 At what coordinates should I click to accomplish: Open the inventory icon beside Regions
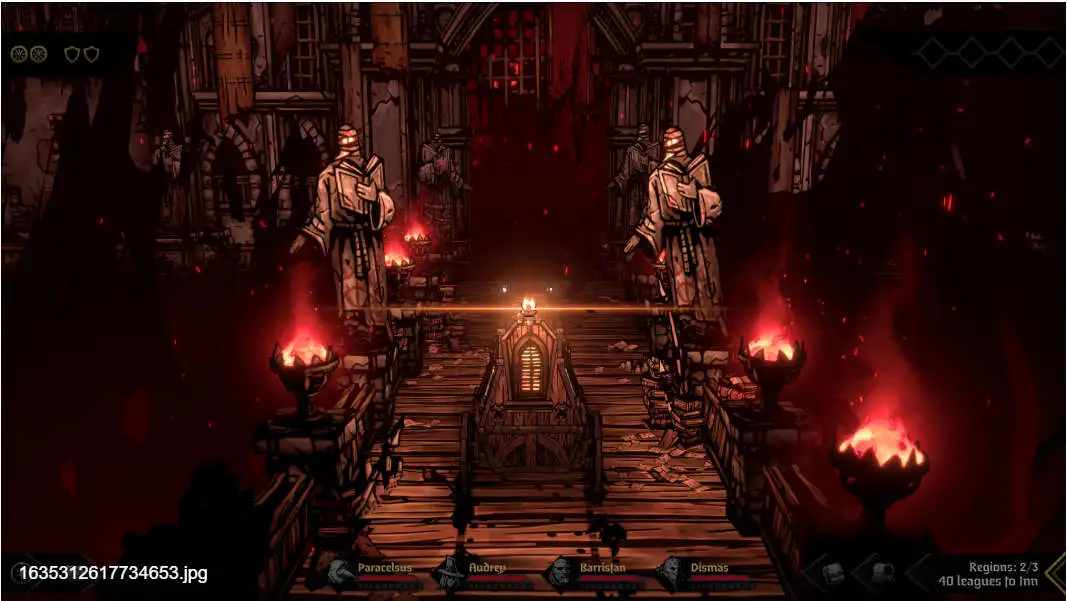tap(833, 574)
